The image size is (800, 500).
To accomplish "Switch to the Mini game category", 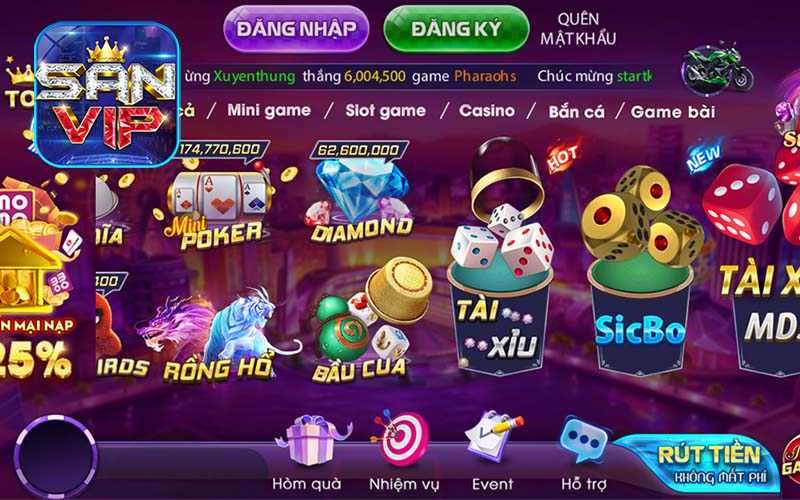I will coord(269,110).
